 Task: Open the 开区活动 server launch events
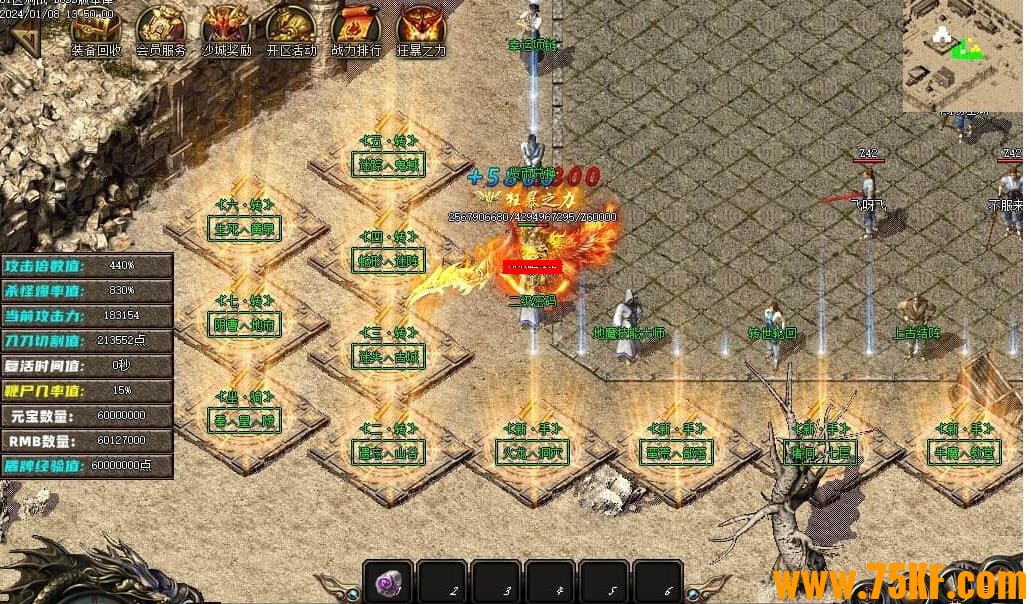pos(291,29)
